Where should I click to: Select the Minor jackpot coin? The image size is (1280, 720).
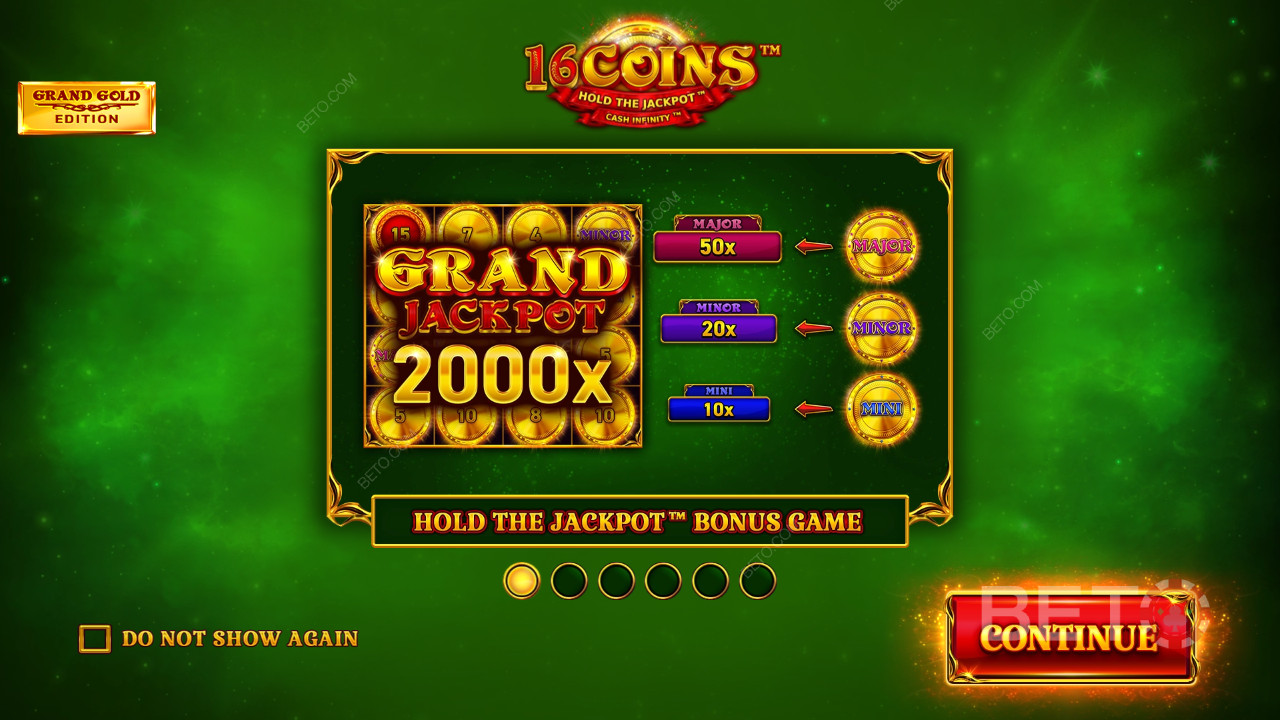click(881, 326)
